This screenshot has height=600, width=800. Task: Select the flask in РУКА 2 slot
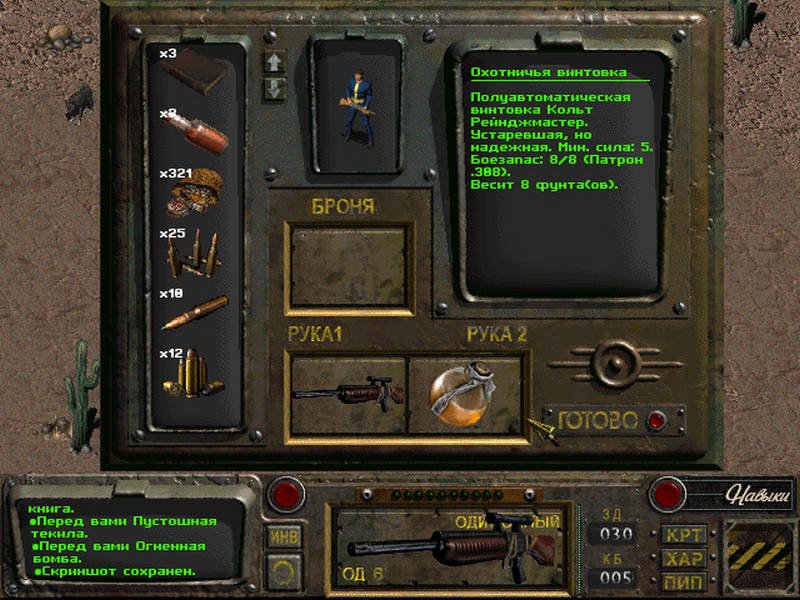[466, 394]
